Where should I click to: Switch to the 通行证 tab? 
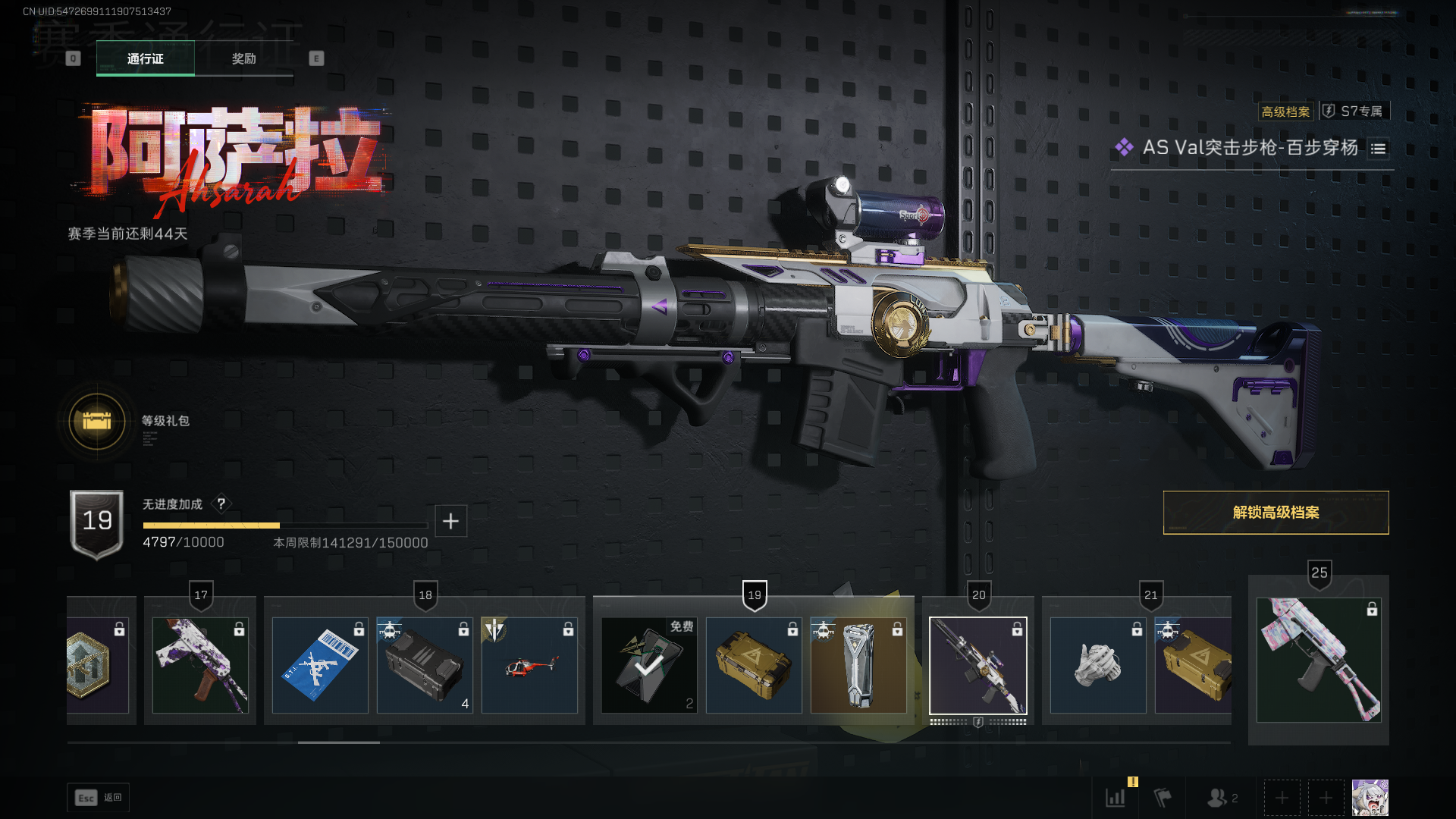tap(145, 58)
